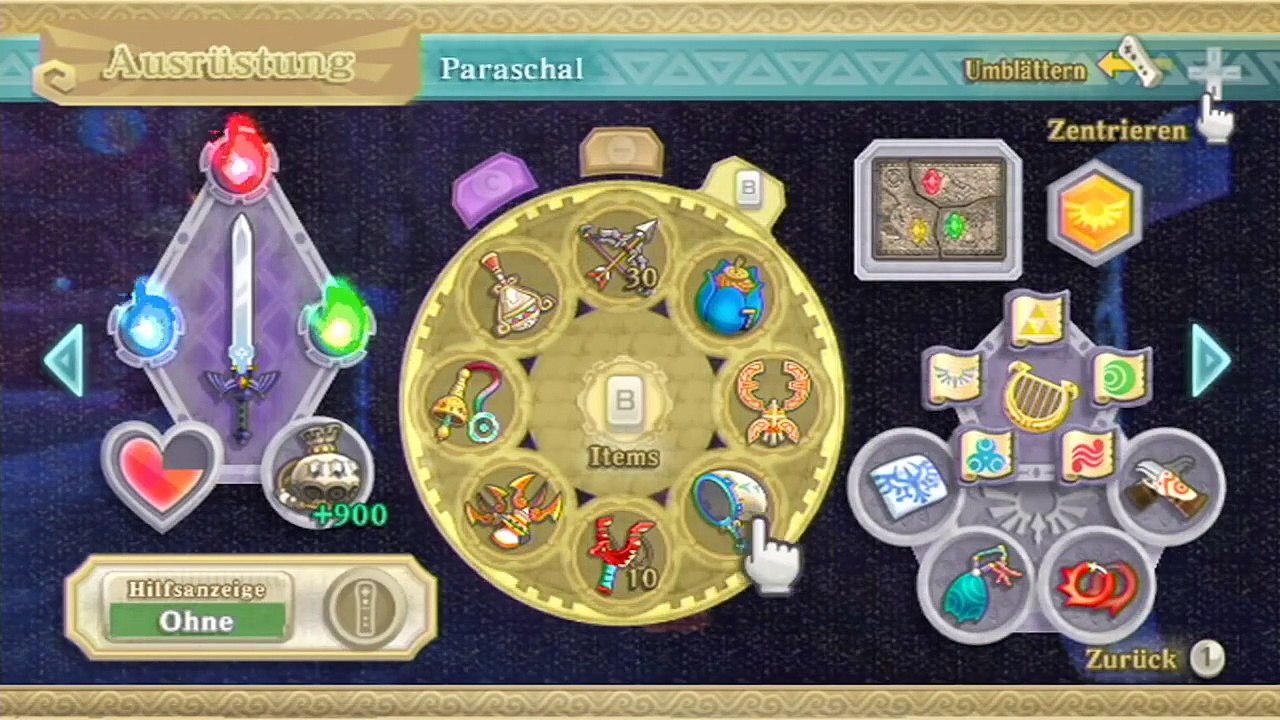The width and height of the screenshot is (1280, 720).
Task: Select the Triforce song scroll
Action: pos(1039,319)
